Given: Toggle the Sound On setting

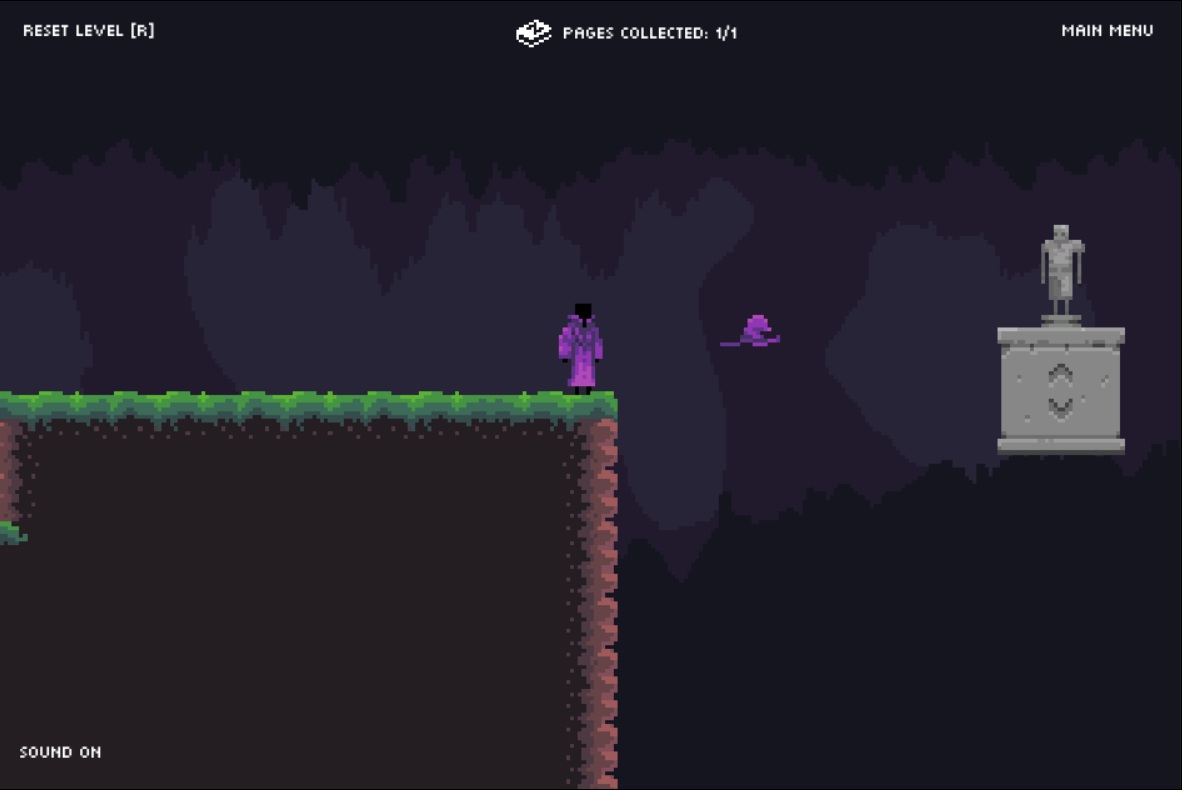Looking at the screenshot, I should [x=60, y=752].
